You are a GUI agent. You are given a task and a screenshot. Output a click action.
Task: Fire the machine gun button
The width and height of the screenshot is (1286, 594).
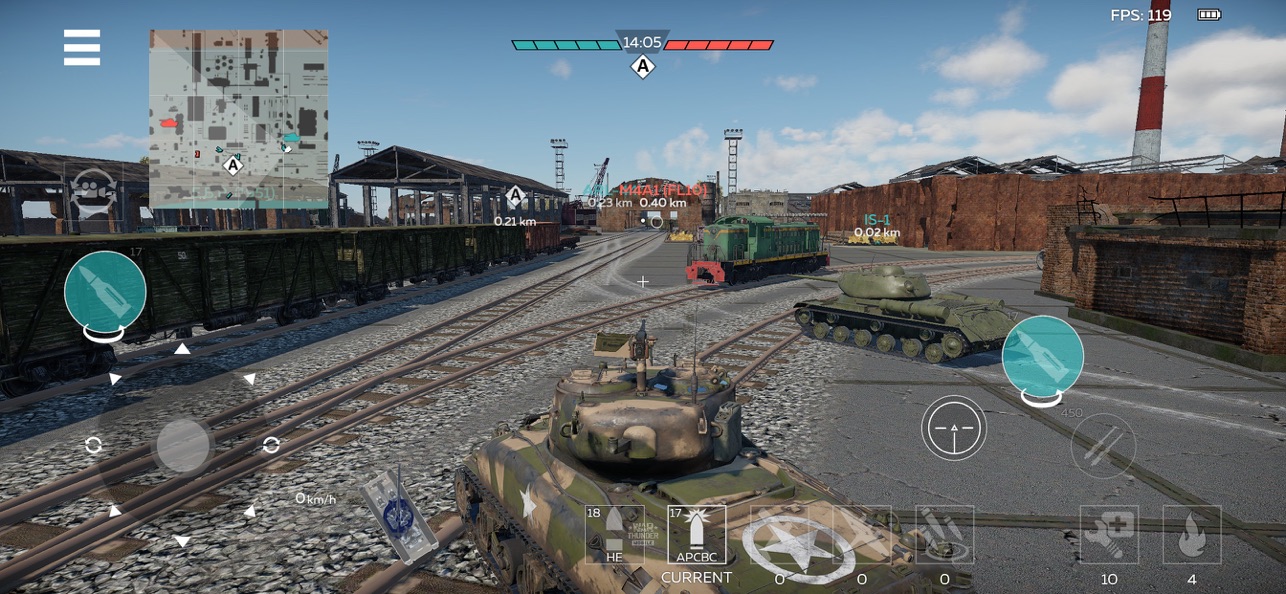pyautogui.click(x=1103, y=445)
